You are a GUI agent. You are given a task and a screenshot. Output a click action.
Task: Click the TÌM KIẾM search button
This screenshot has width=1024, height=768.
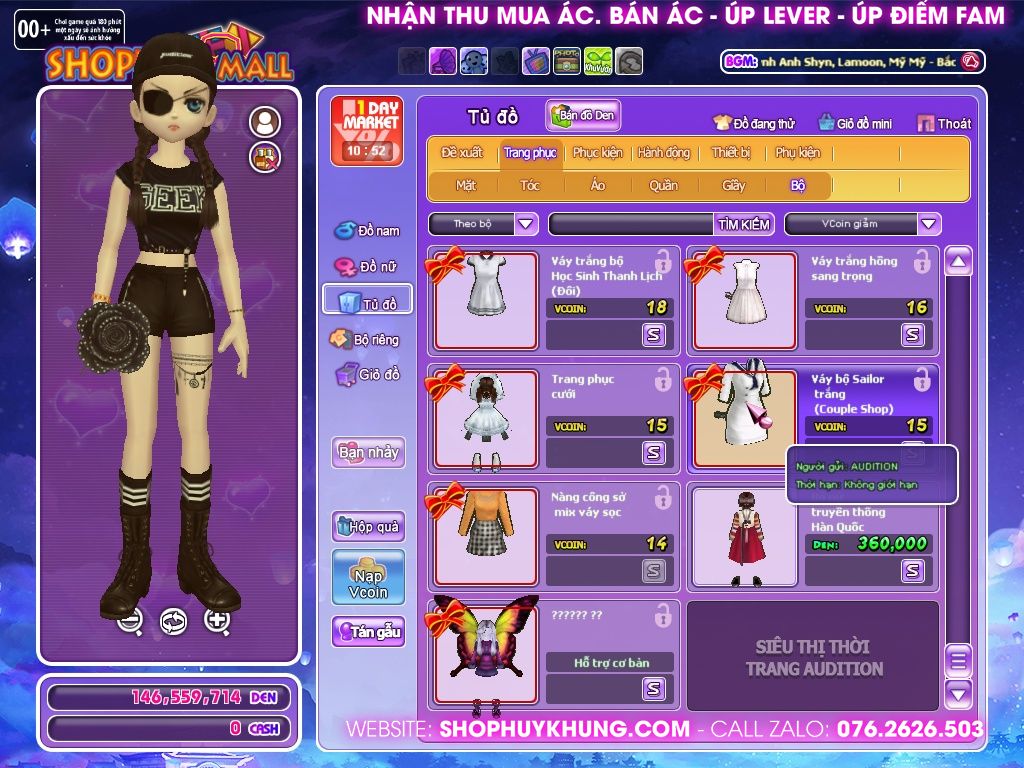pyautogui.click(x=744, y=224)
